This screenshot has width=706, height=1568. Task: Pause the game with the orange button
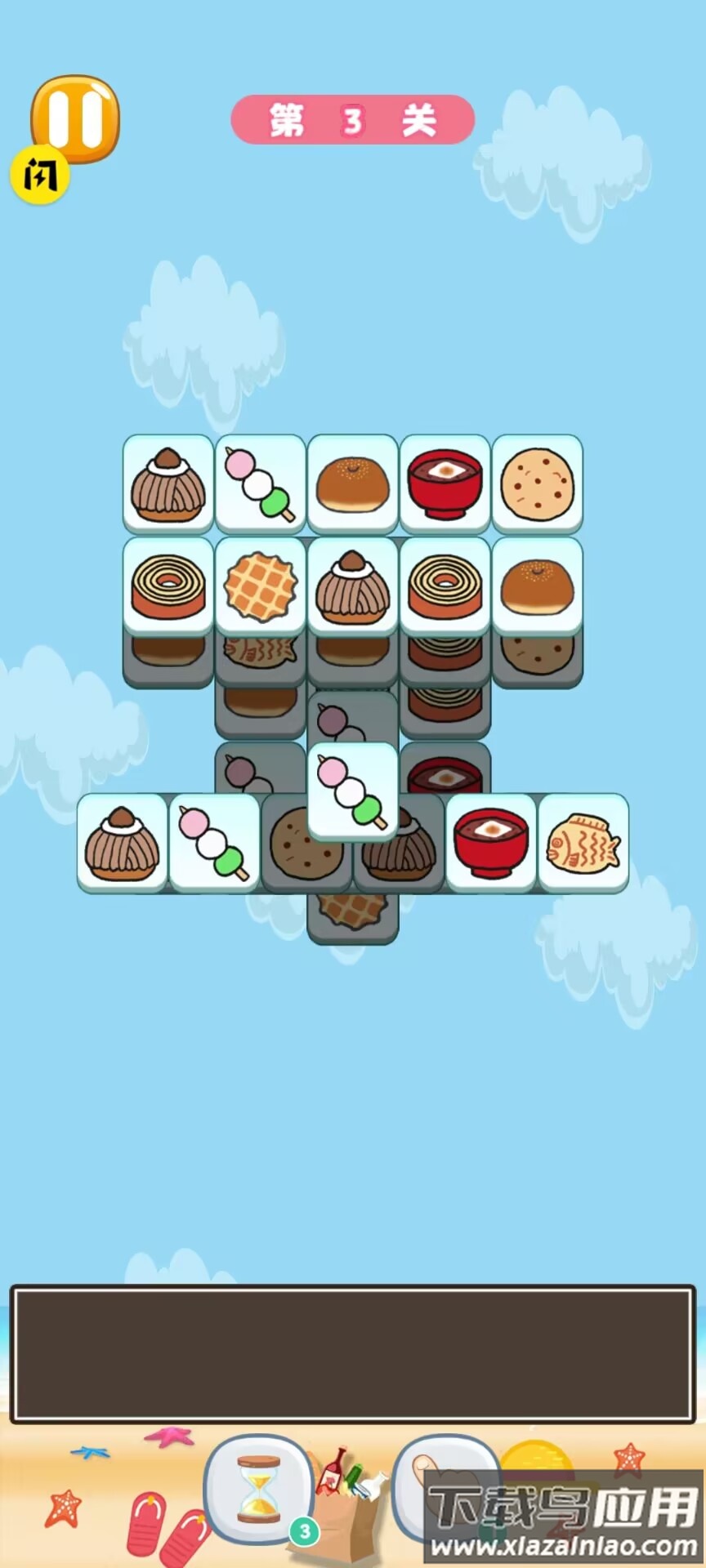pos(75,118)
